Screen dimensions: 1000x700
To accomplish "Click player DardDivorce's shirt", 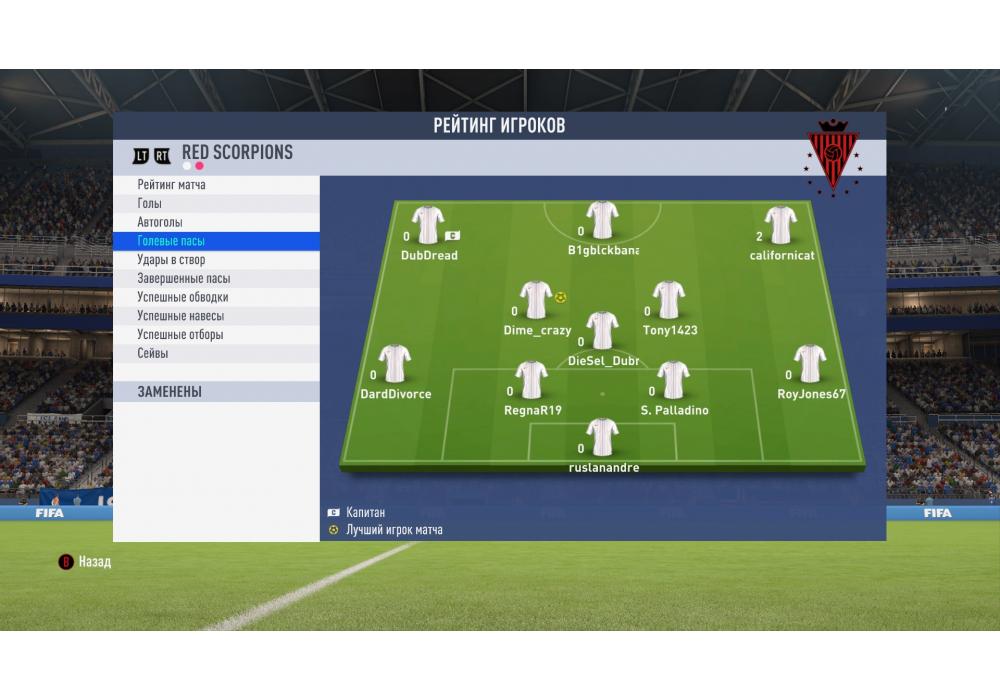I will tap(395, 365).
